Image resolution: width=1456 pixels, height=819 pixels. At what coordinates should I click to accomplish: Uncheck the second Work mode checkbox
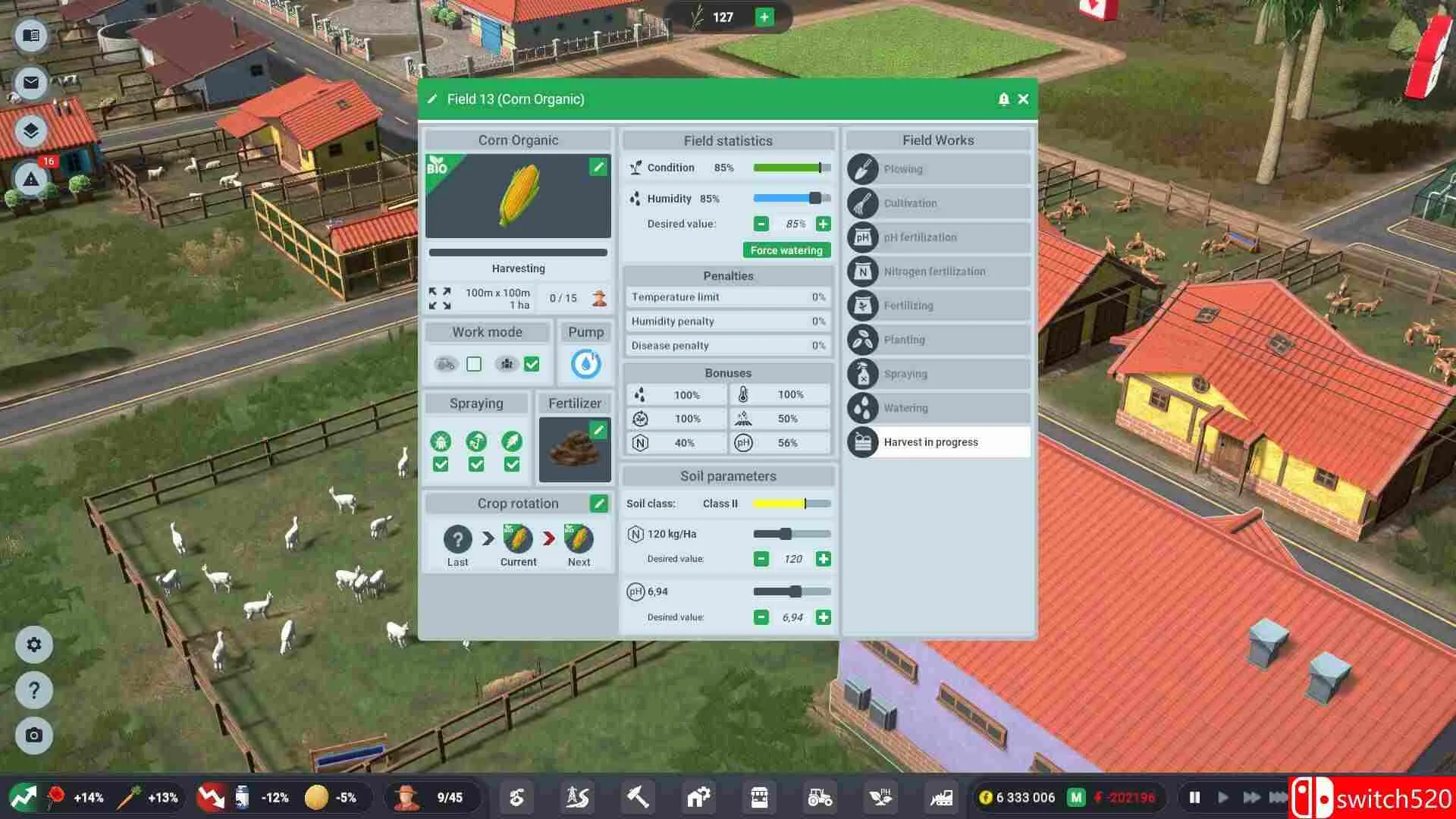pos(531,364)
